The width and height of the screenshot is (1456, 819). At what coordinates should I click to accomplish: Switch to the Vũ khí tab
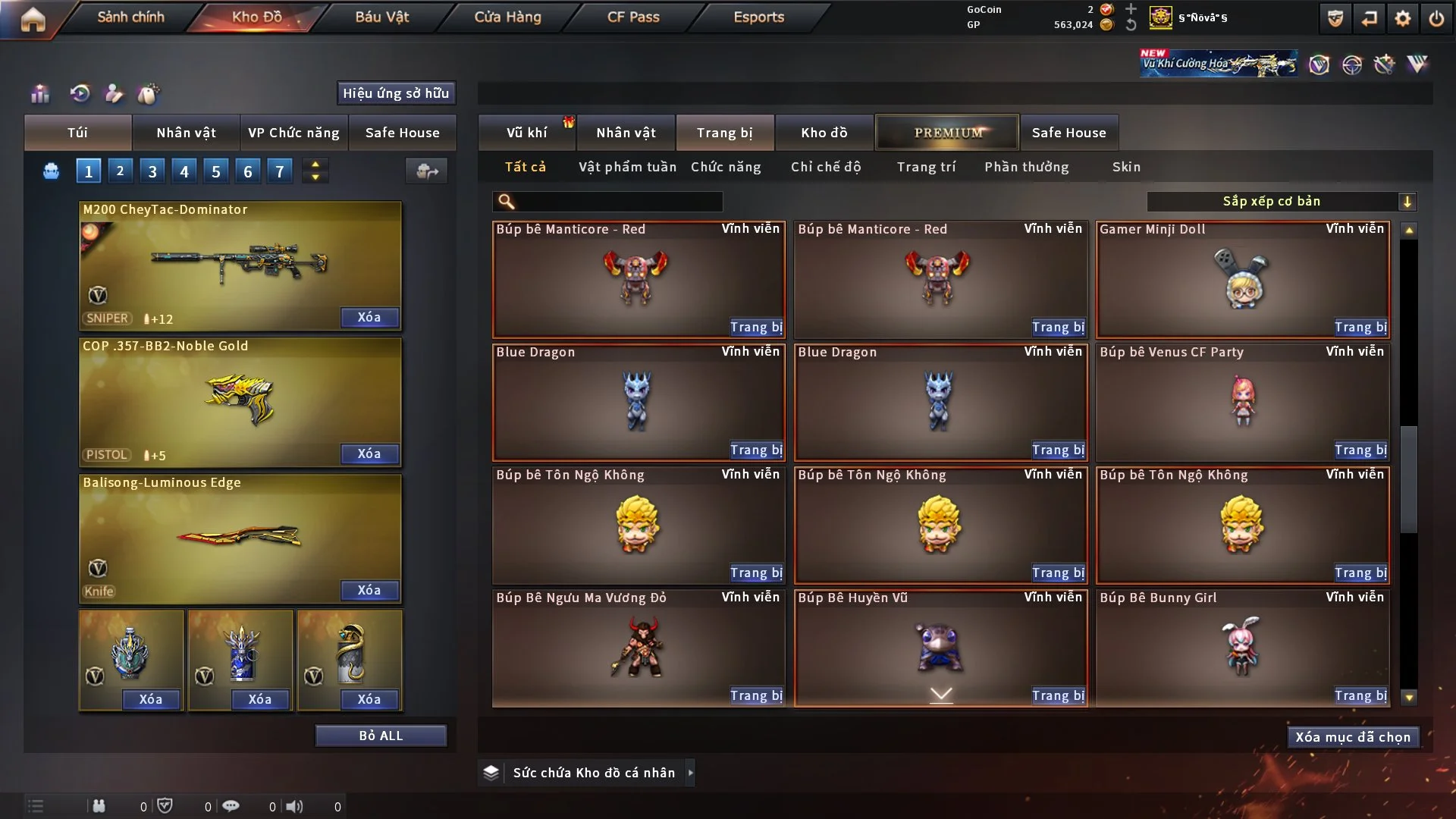click(x=526, y=133)
